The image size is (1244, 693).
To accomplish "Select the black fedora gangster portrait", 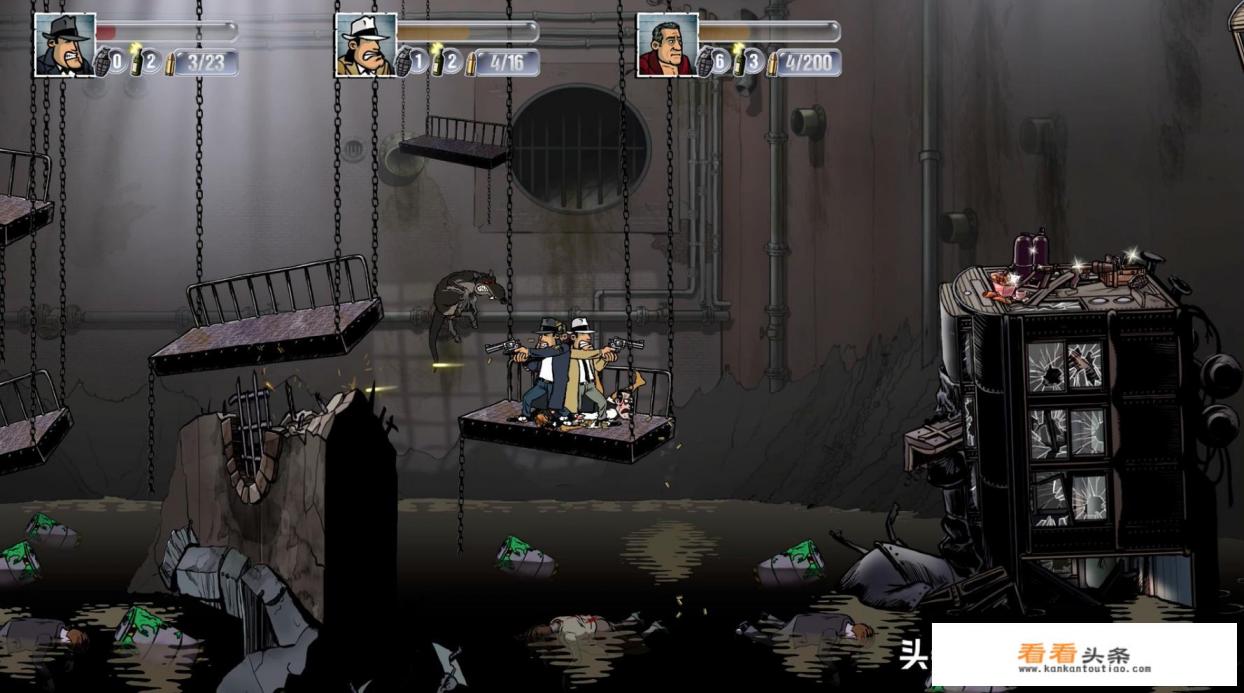I will pos(64,45).
